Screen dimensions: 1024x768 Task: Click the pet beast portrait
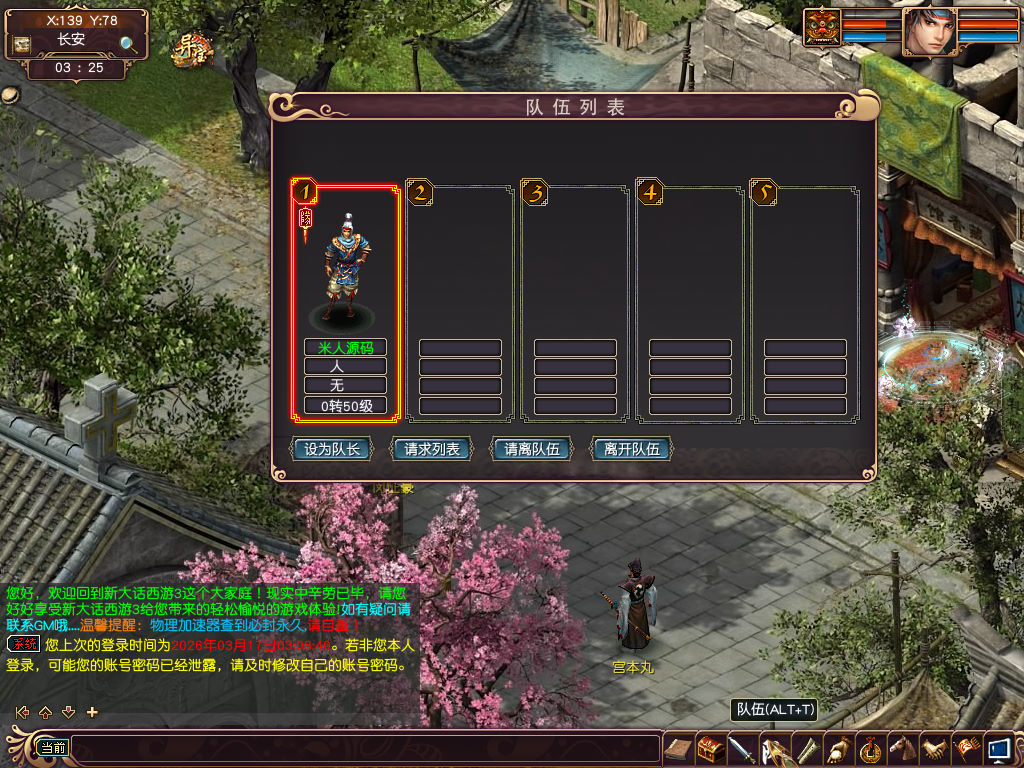pos(822,27)
